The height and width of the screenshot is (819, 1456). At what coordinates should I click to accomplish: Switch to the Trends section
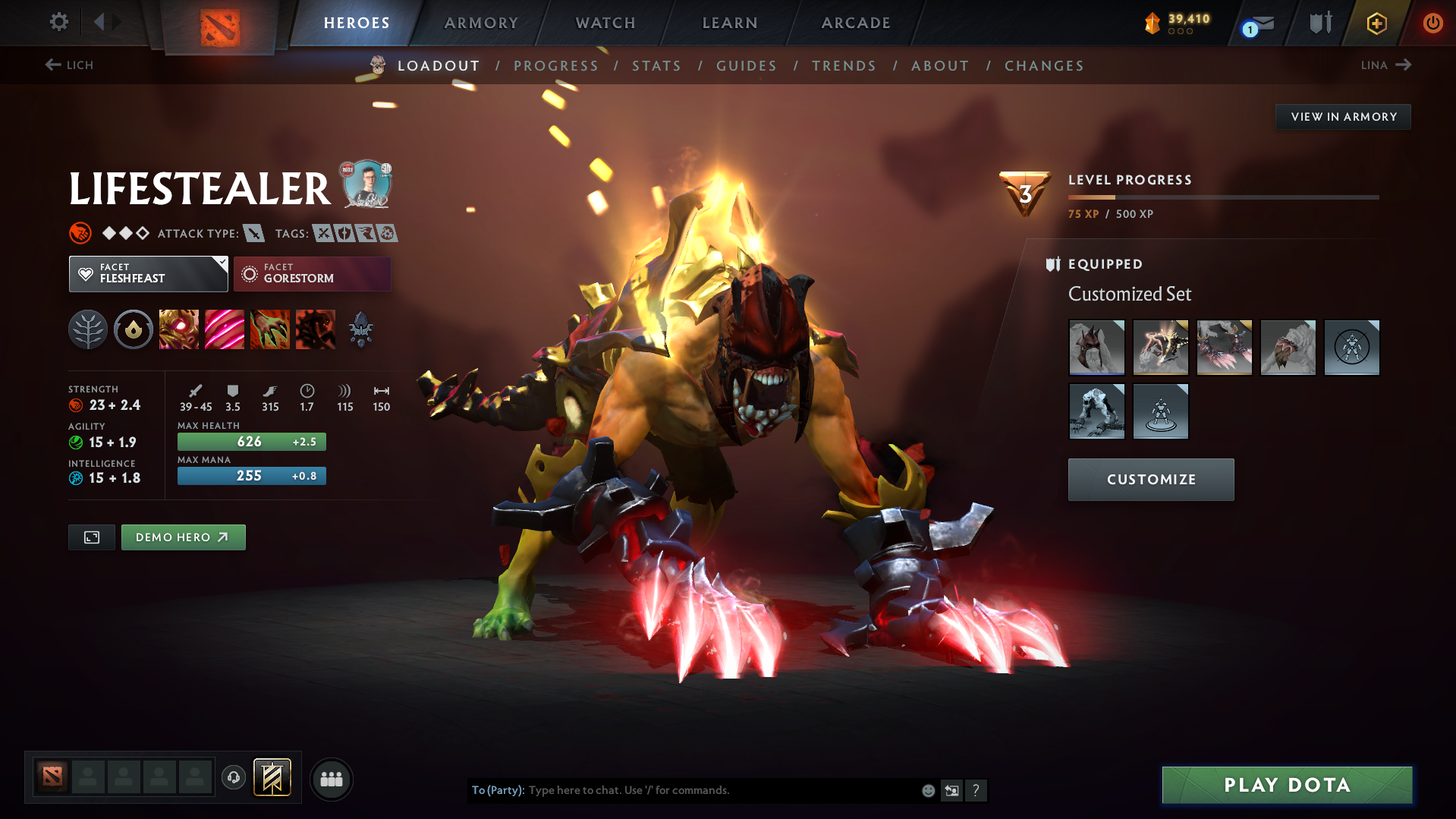(844, 66)
